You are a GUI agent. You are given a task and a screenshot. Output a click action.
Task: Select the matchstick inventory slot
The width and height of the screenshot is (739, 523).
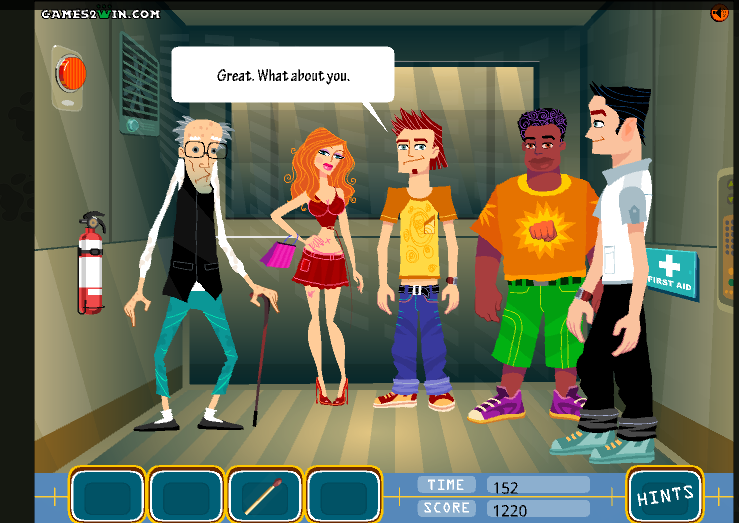[x=264, y=496]
